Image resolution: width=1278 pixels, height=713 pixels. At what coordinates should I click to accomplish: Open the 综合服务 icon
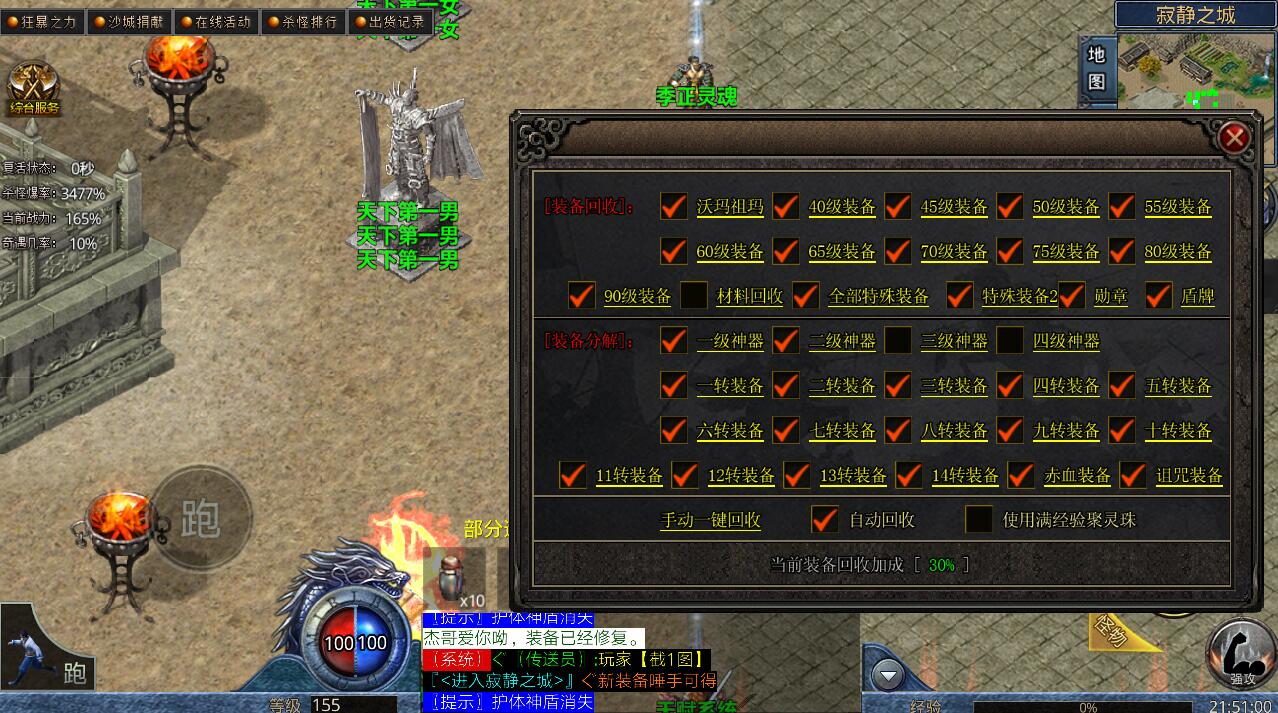coord(33,88)
